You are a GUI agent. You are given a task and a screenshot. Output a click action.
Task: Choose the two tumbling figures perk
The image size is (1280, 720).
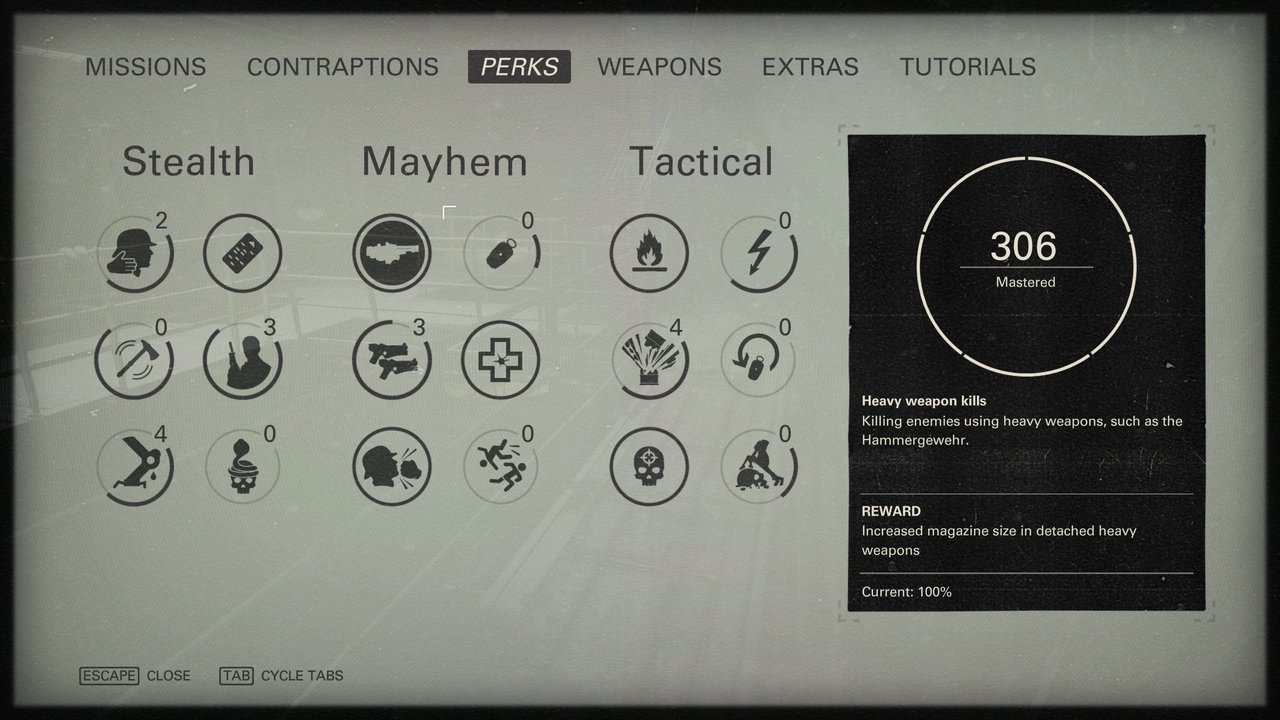pyautogui.click(x=500, y=466)
